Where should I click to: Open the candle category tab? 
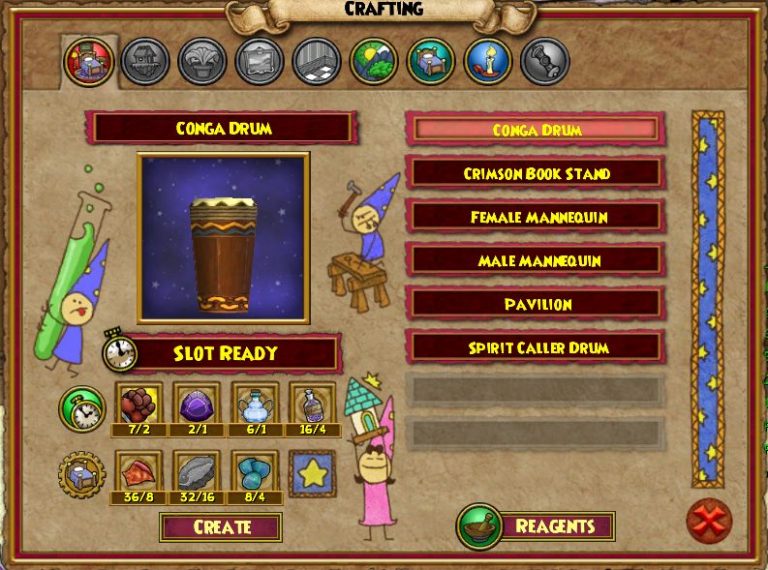pyautogui.click(x=488, y=61)
